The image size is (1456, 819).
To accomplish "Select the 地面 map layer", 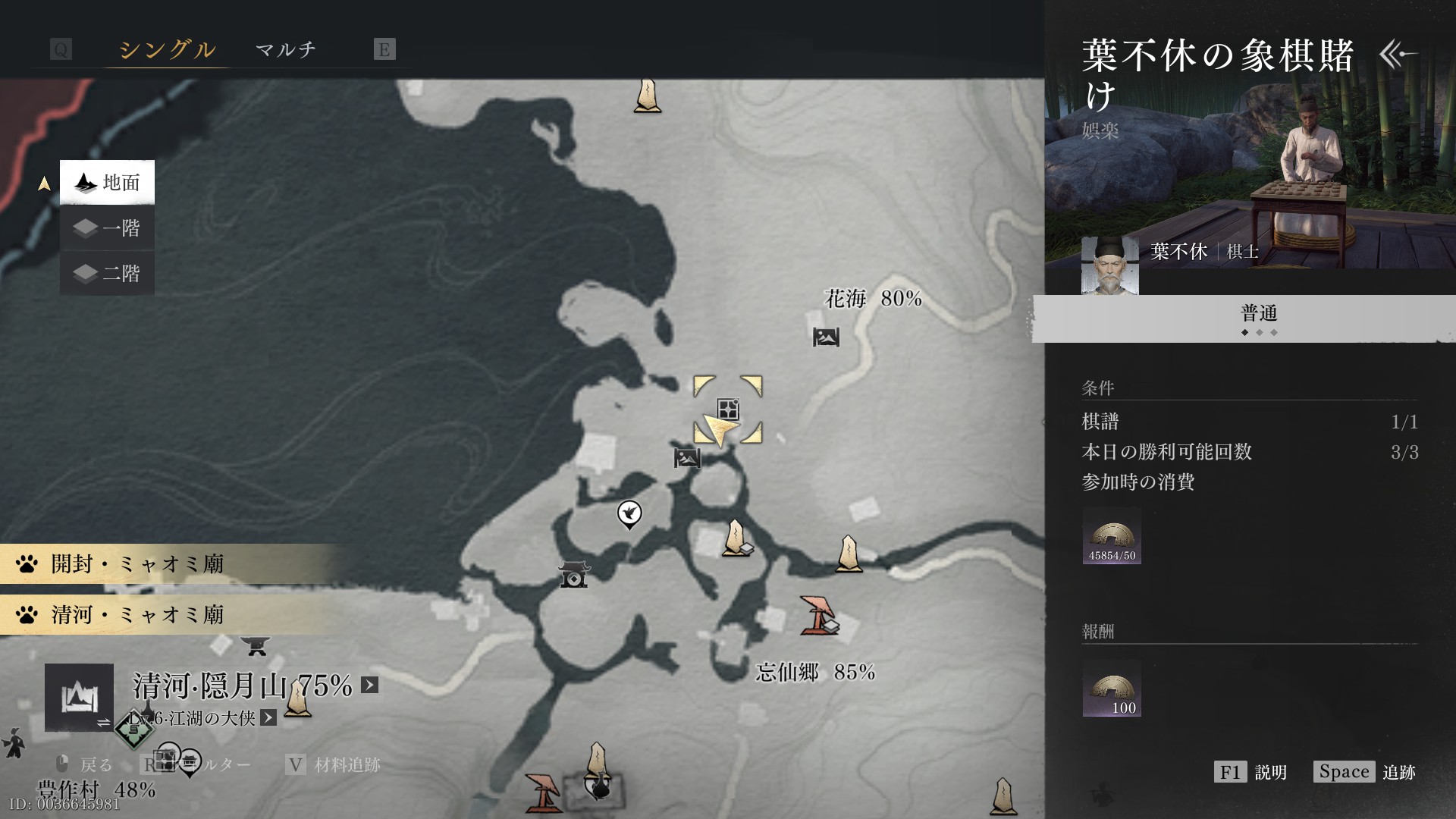I will coord(107,182).
